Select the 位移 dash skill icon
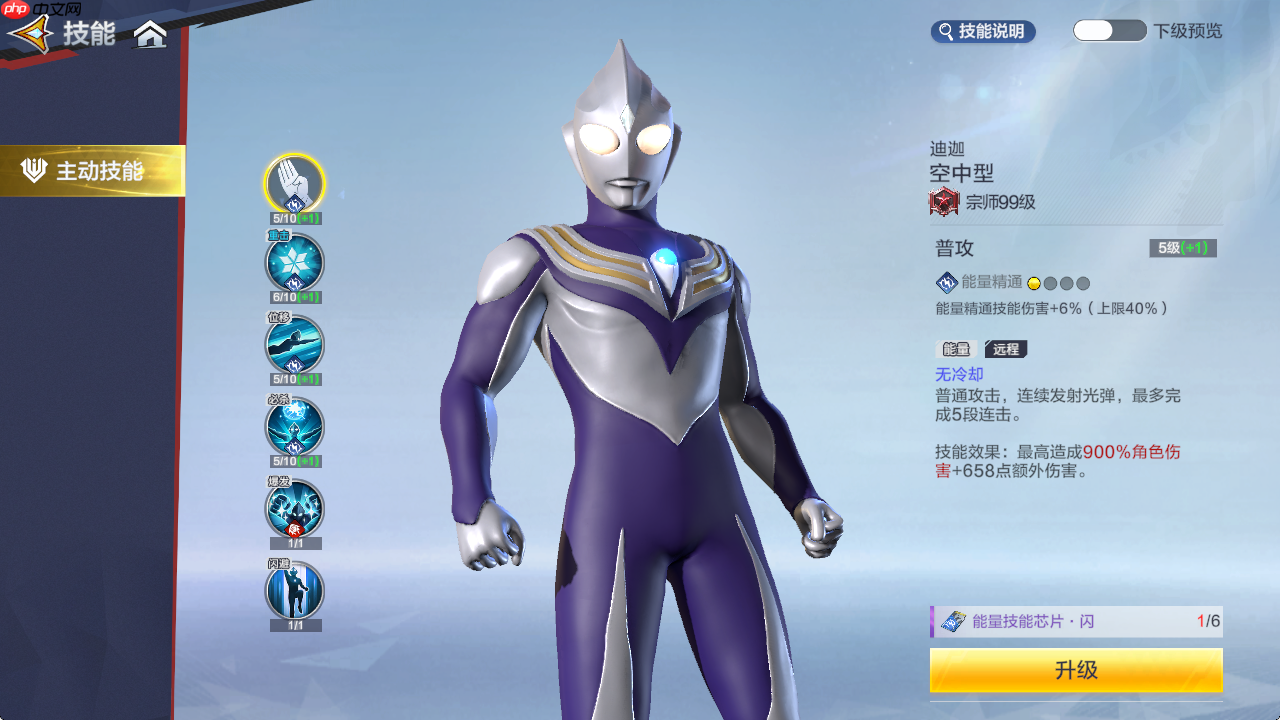1280x720 pixels. [x=294, y=345]
